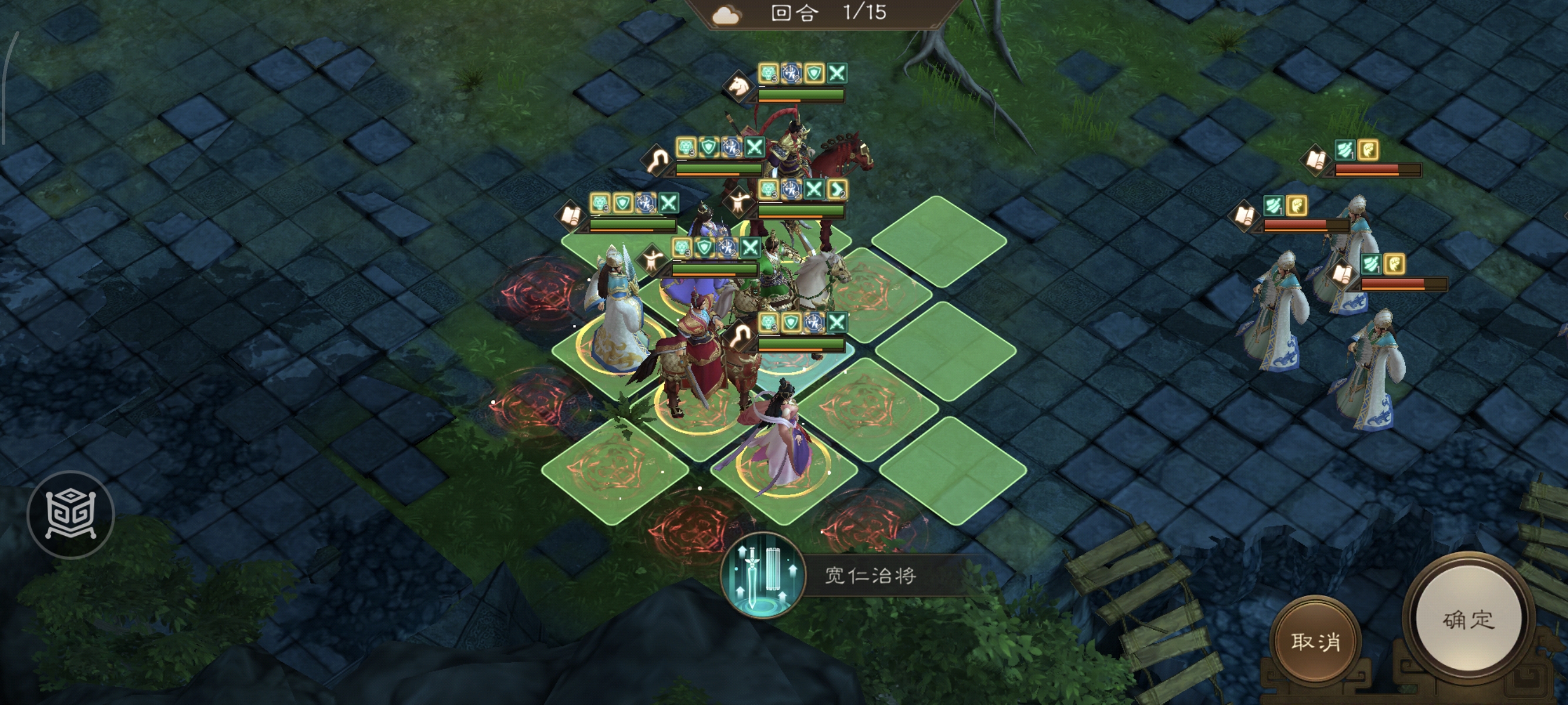
Task: Open the maze-pattern cube menu button
Action: (70, 515)
